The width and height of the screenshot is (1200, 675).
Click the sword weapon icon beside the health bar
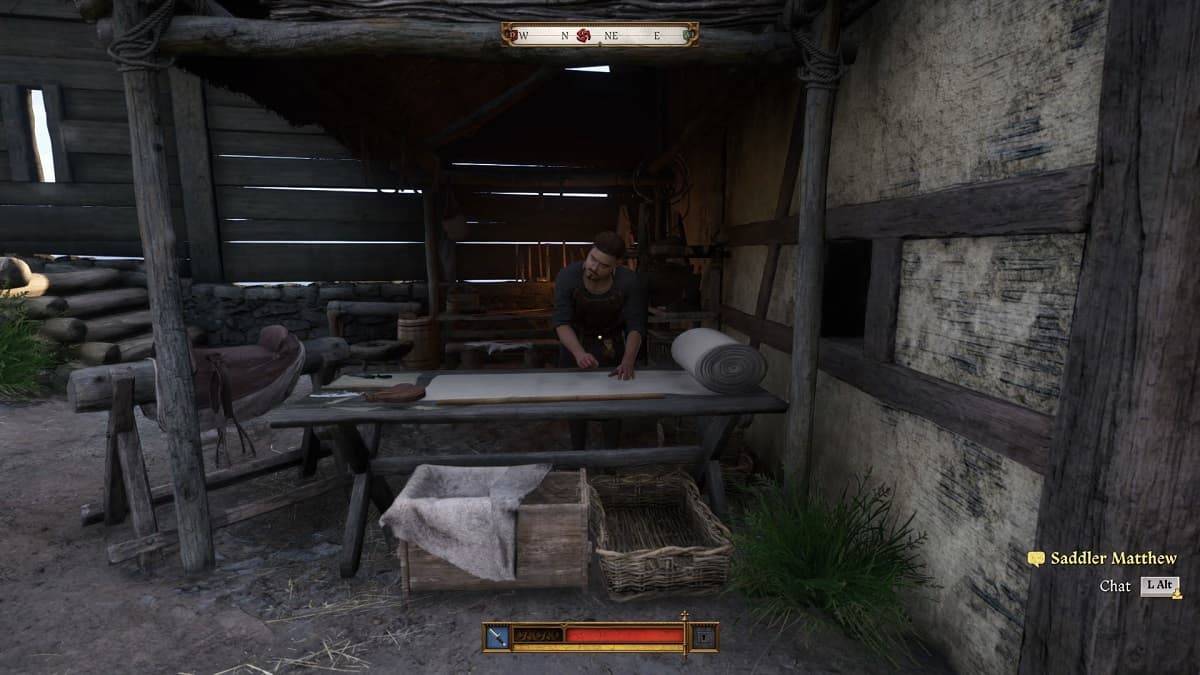497,636
